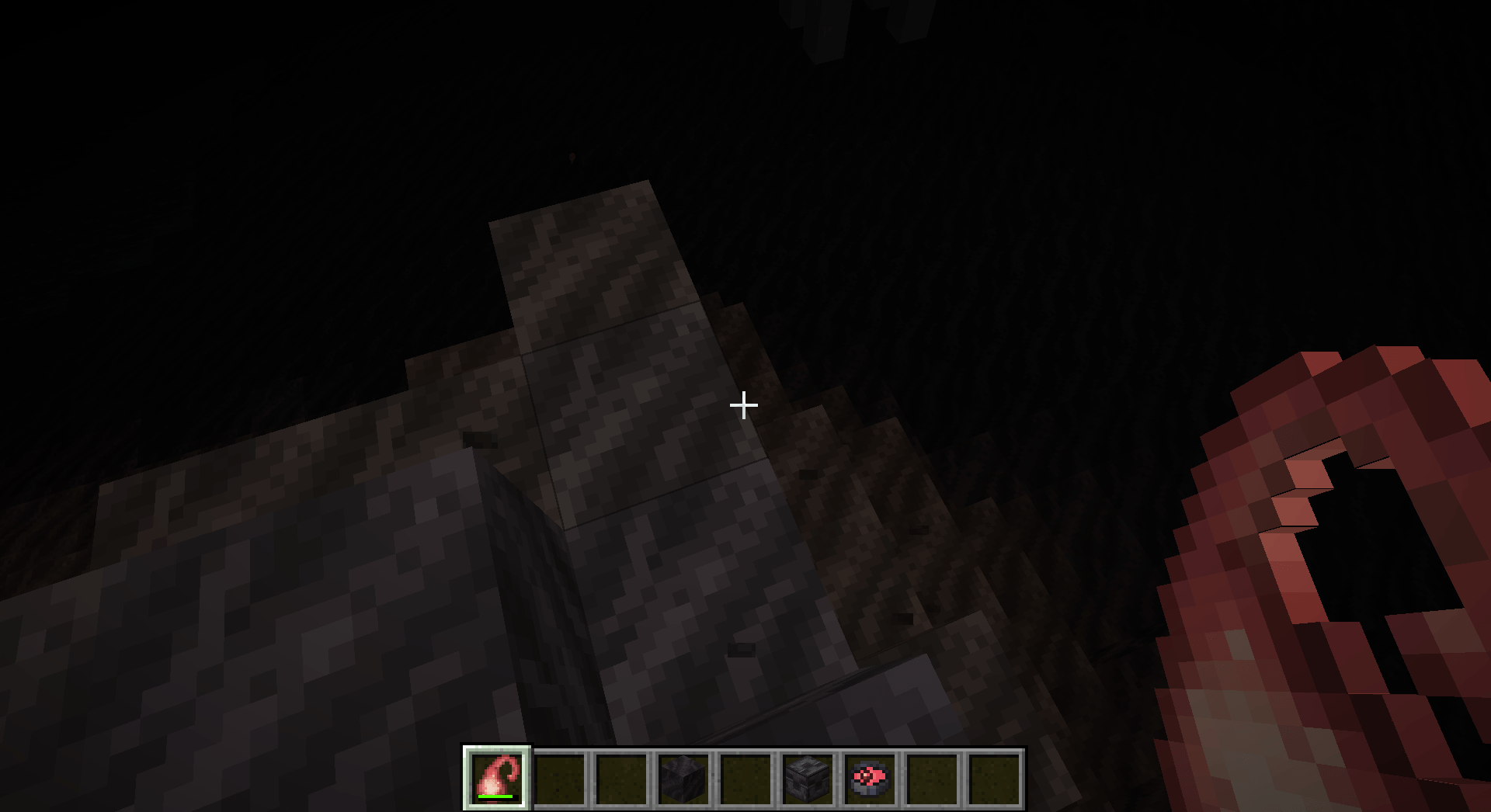Image resolution: width=1491 pixels, height=812 pixels.
Task: Click the pink music disc in slot seven
Action: 870,780
